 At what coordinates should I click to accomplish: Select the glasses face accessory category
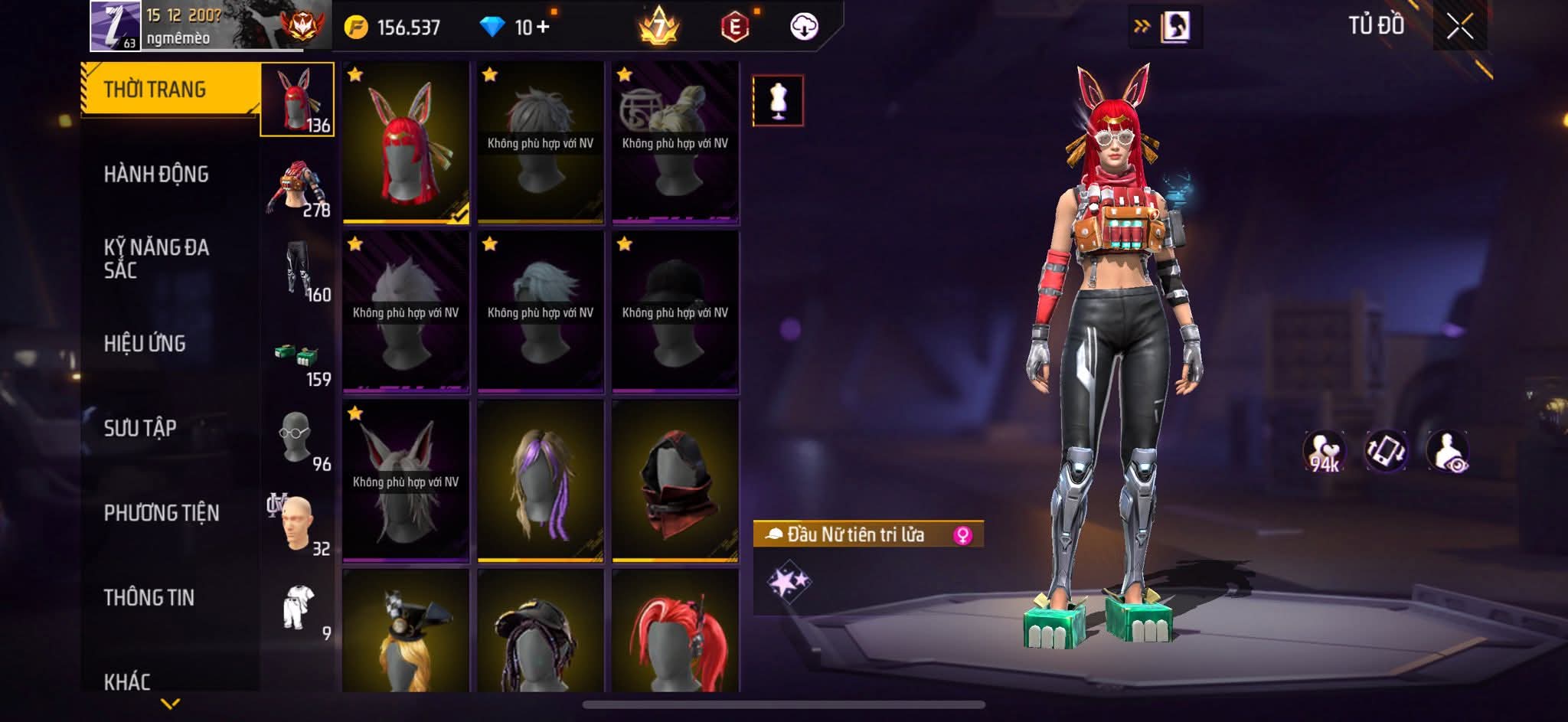pyautogui.click(x=297, y=439)
